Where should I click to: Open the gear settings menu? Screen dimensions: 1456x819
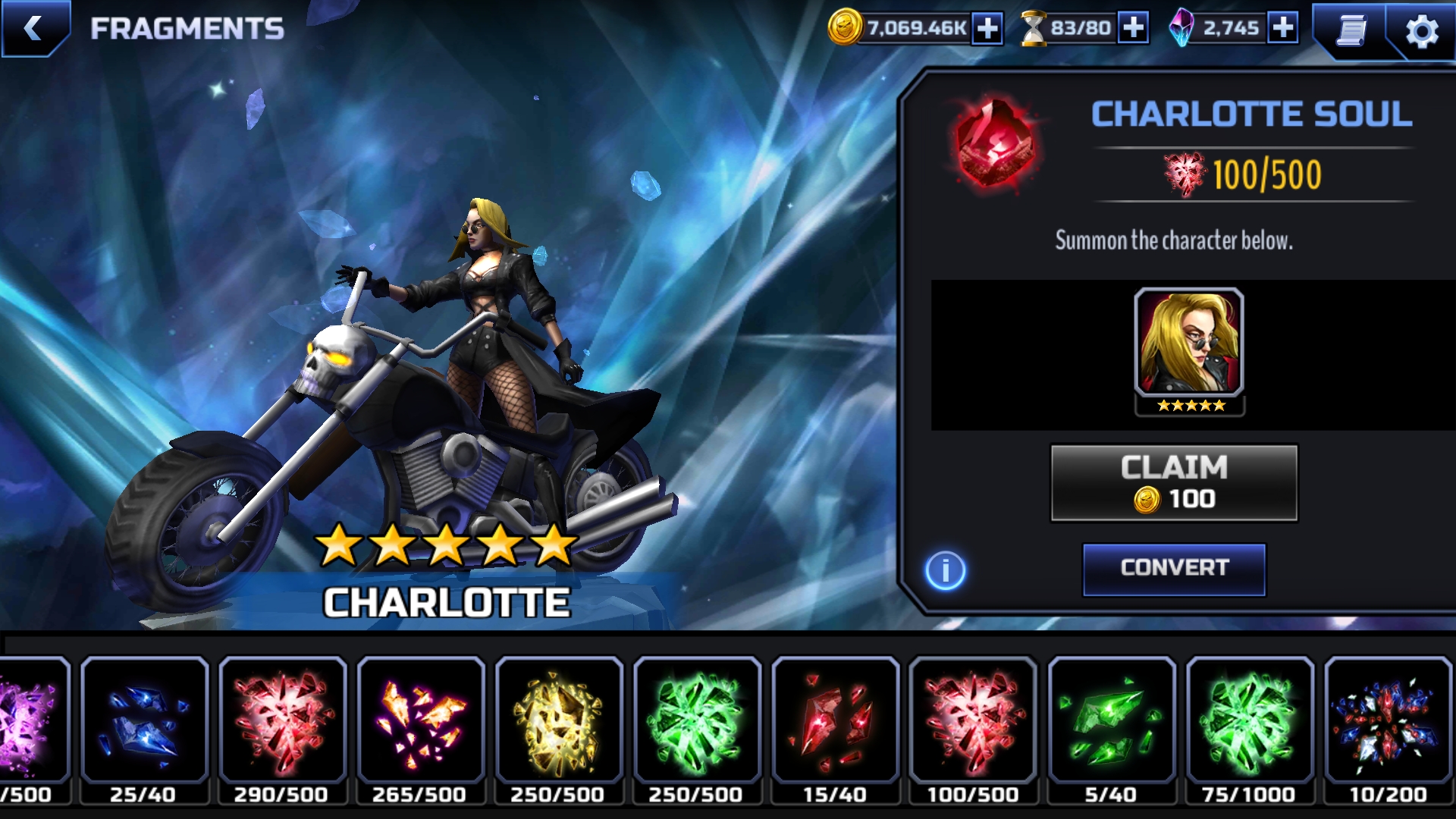tap(1421, 32)
